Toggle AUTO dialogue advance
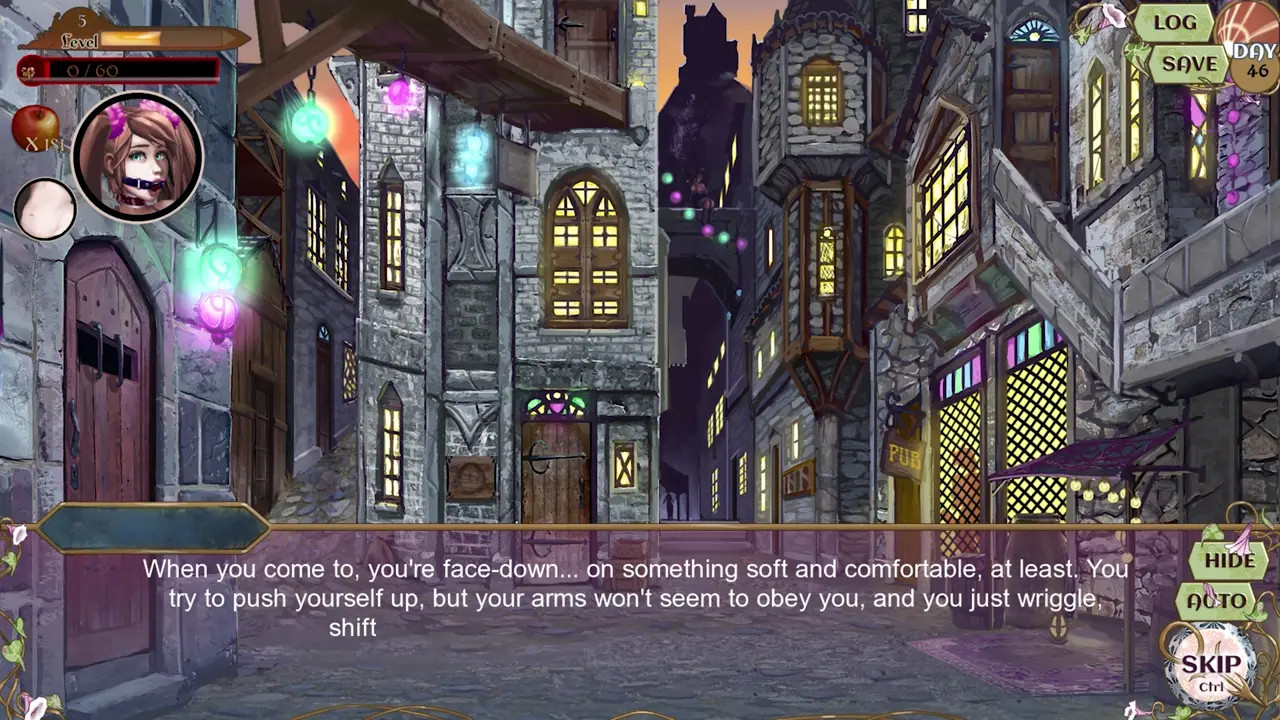1280x720 pixels. [1217, 602]
